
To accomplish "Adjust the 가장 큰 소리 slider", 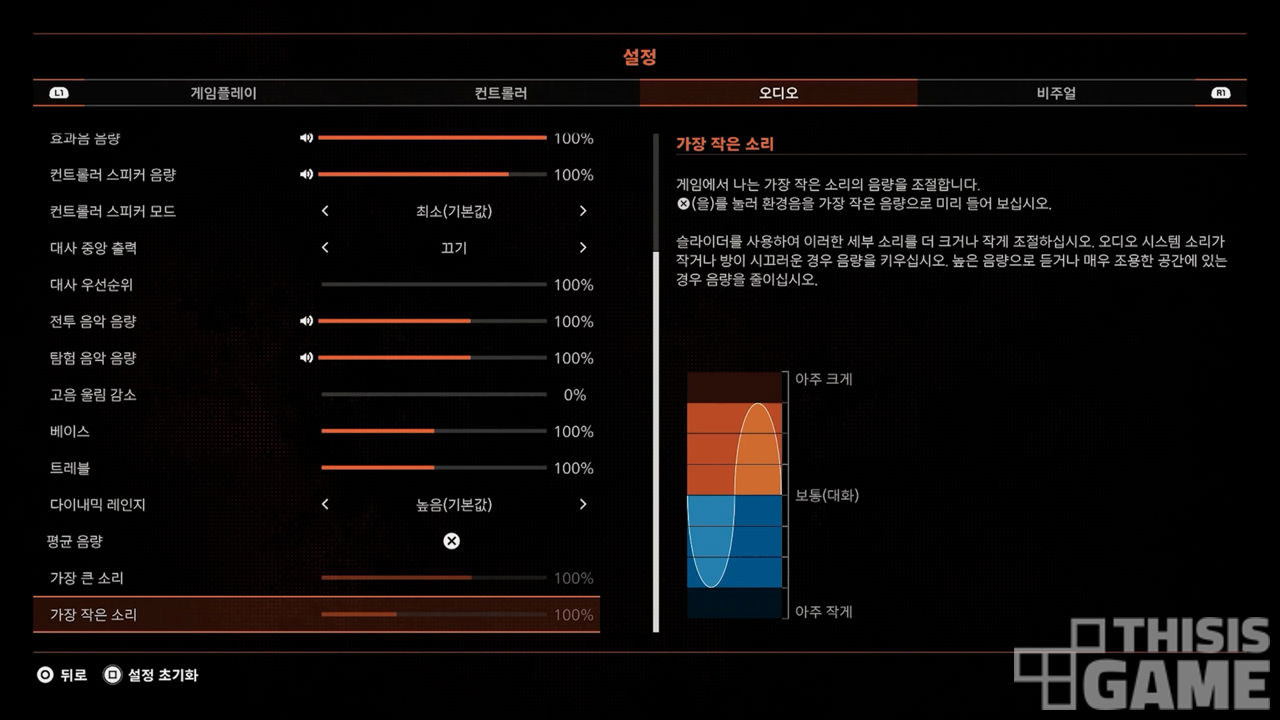I will pyautogui.click(x=433, y=578).
